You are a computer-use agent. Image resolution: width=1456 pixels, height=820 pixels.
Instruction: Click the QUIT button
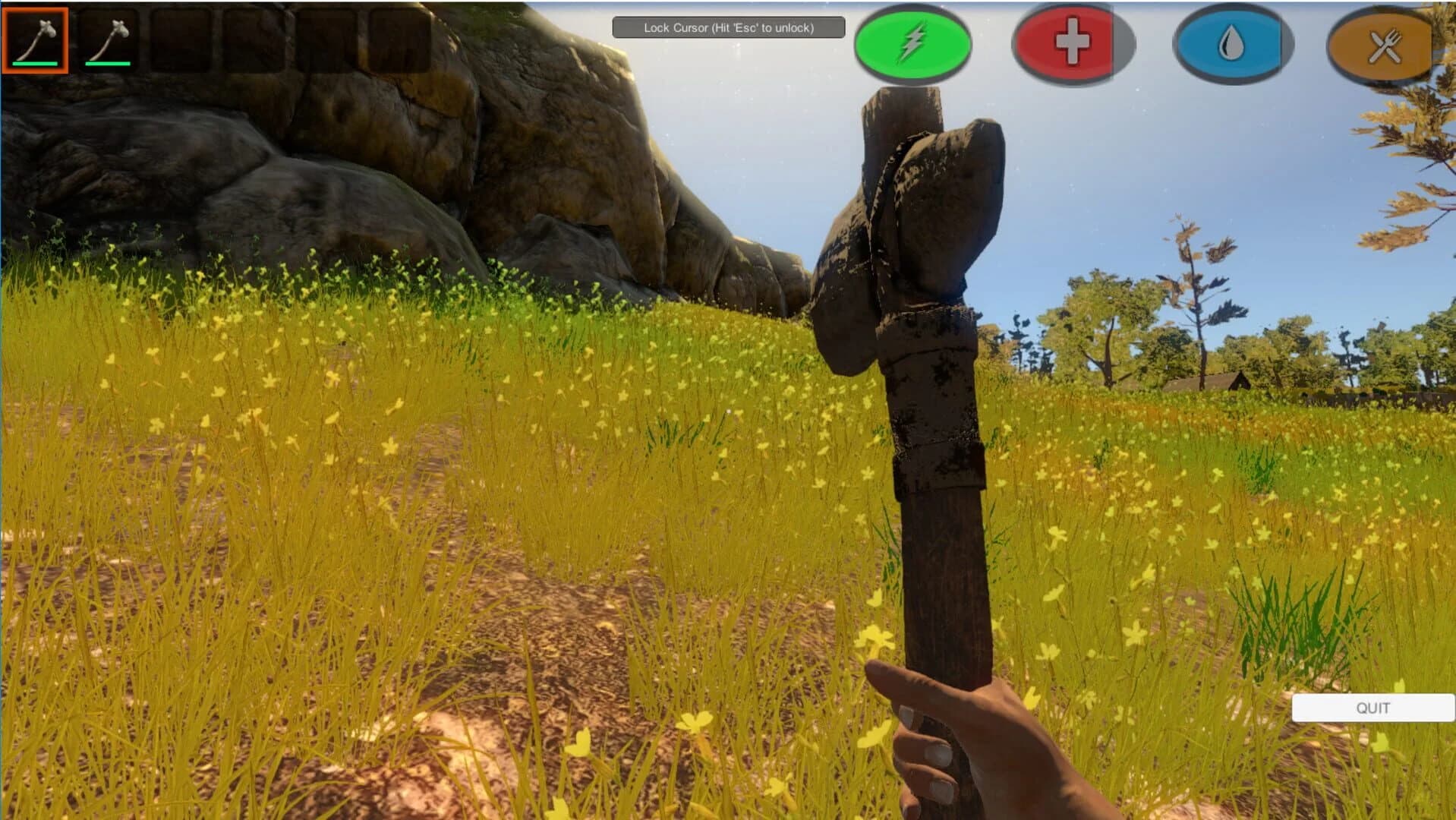click(x=1372, y=708)
